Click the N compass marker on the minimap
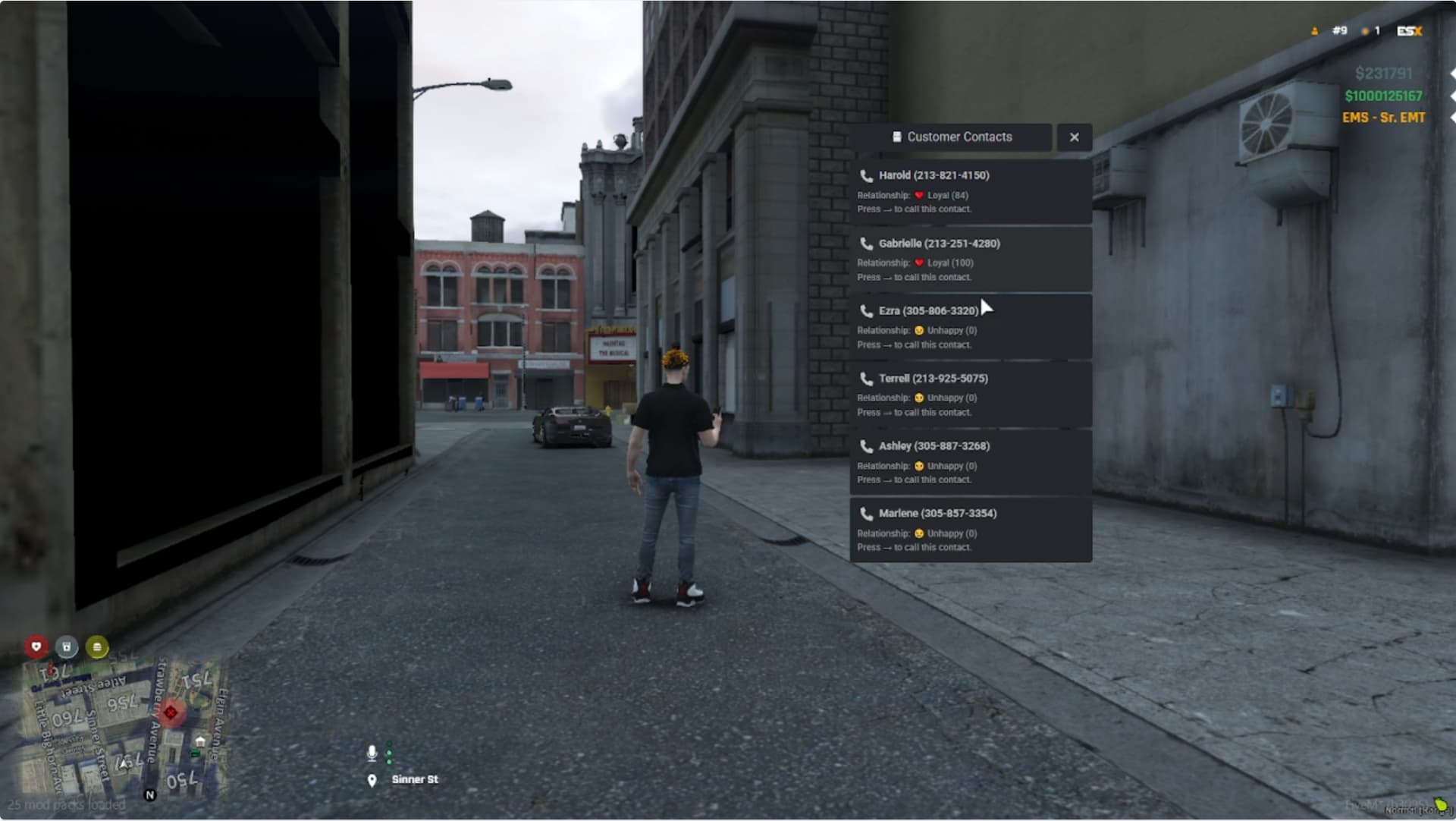Image resolution: width=1456 pixels, height=821 pixels. pyautogui.click(x=149, y=796)
